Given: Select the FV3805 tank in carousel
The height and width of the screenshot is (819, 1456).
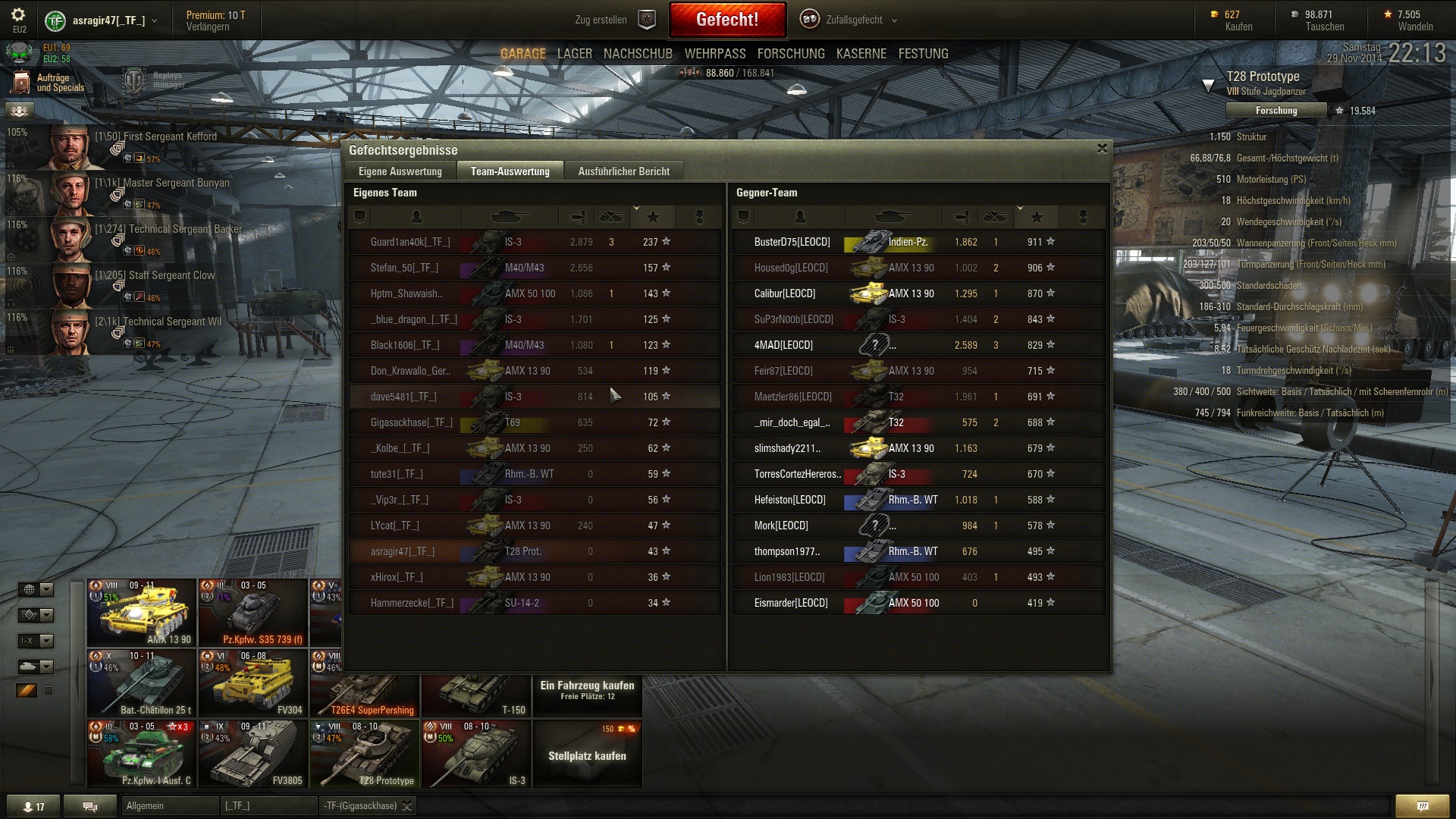Looking at the screenshot, I should point(253,754).
